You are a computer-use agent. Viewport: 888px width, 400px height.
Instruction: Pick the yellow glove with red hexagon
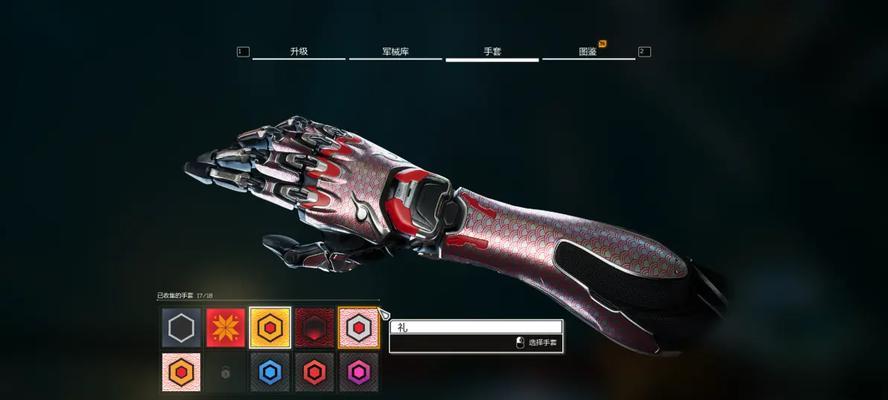(270, 327)
